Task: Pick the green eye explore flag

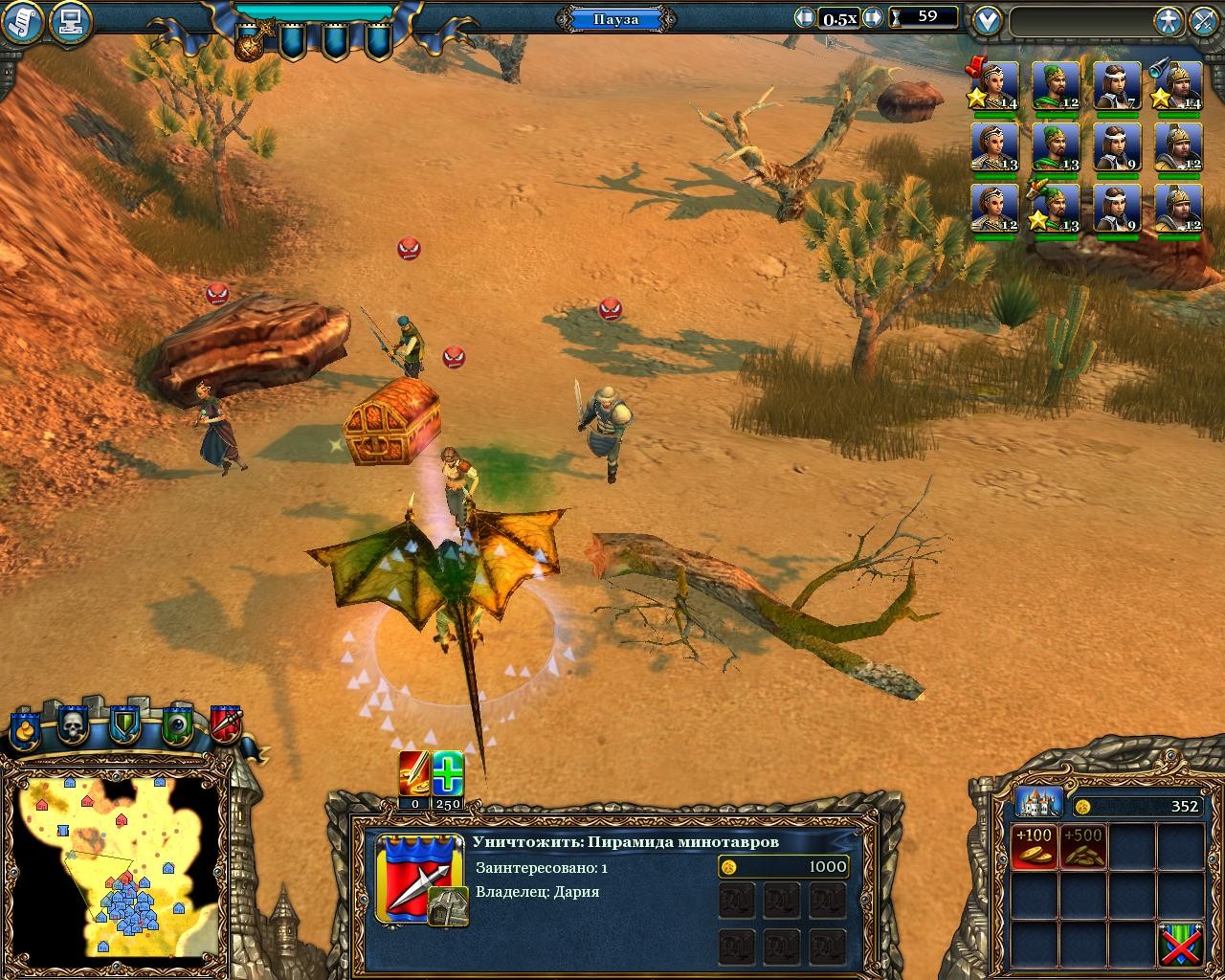Action: (176, 727)
